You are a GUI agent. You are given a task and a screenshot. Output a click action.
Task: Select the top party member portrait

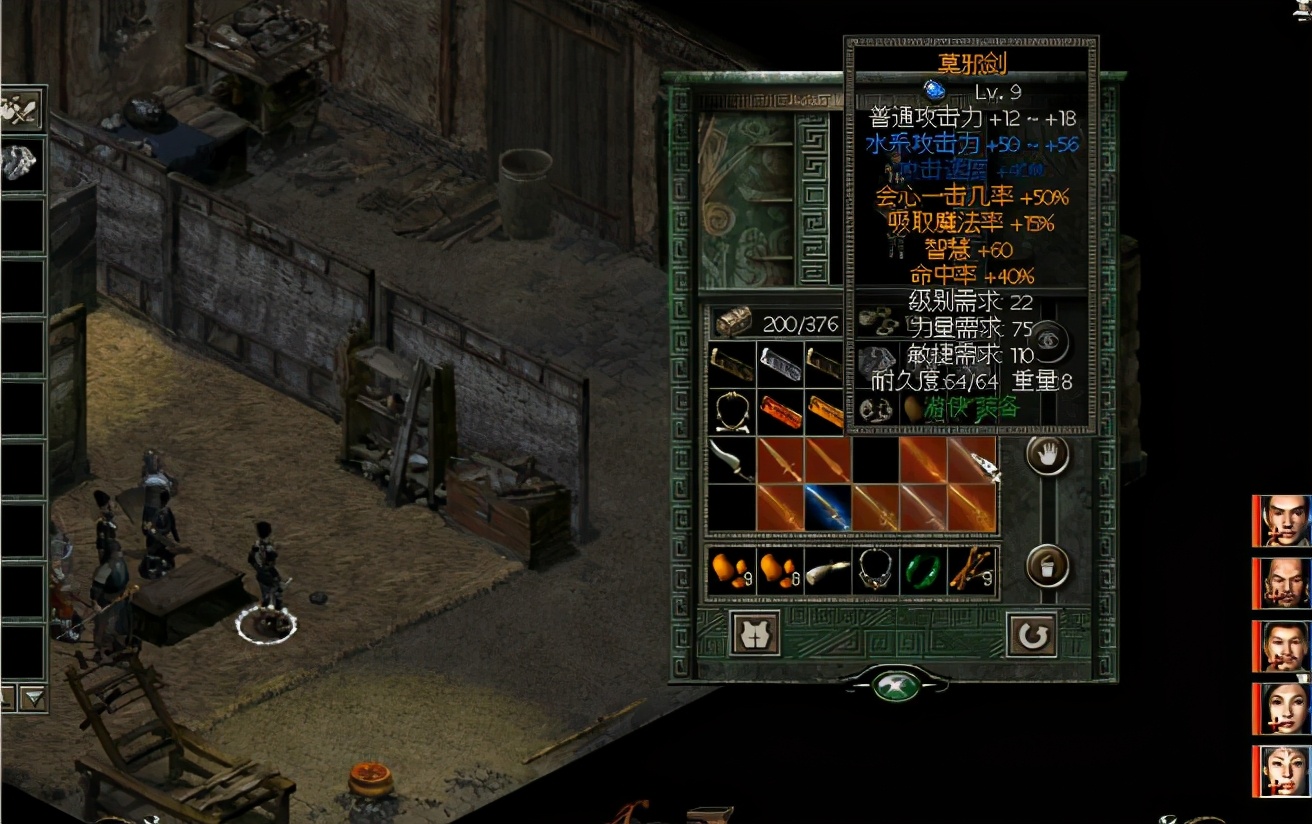[x=1283, y=521]
